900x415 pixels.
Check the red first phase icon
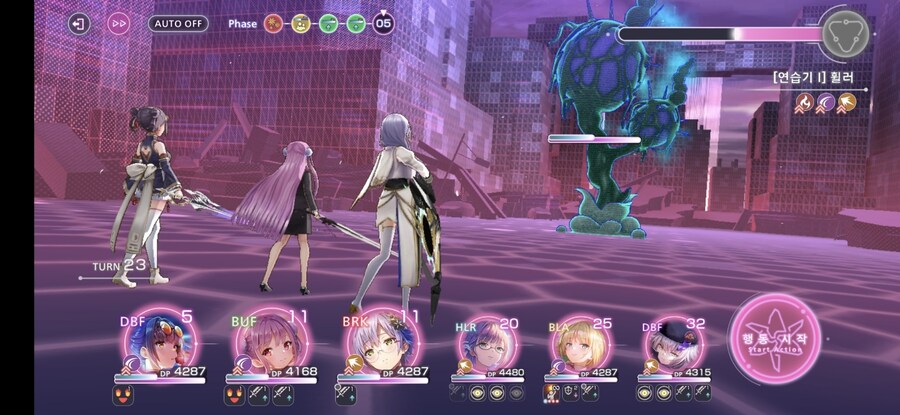[273, 23]
